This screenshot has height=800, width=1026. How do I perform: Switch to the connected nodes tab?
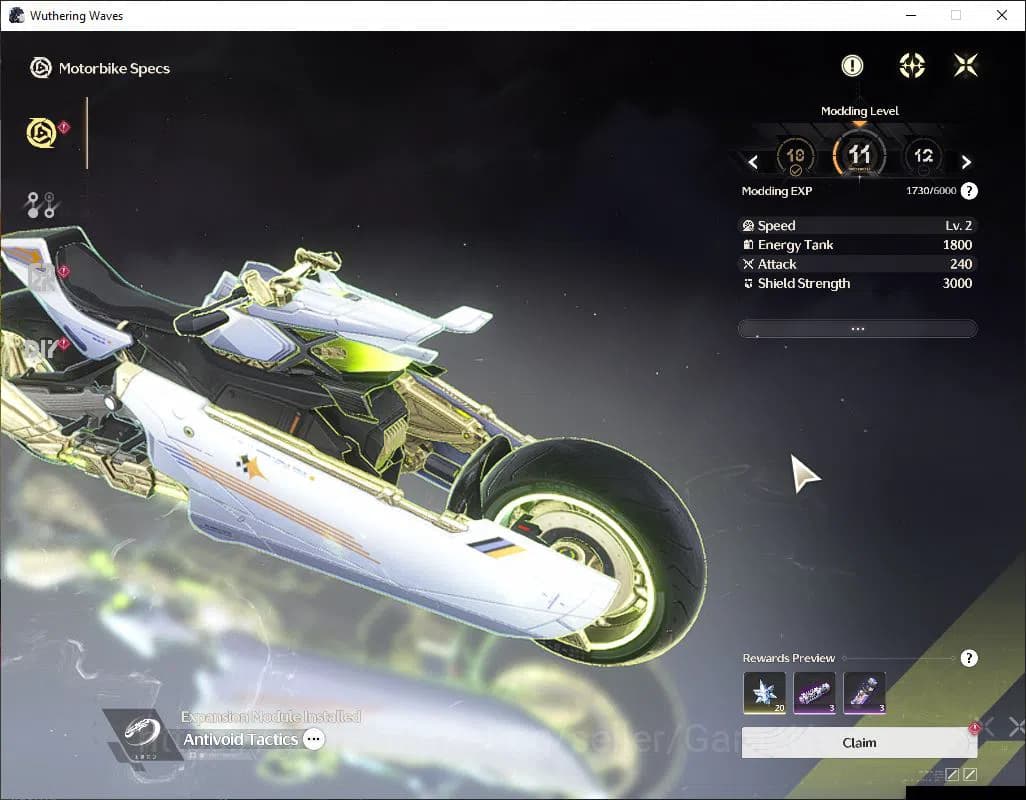click(x=41, y=204)
